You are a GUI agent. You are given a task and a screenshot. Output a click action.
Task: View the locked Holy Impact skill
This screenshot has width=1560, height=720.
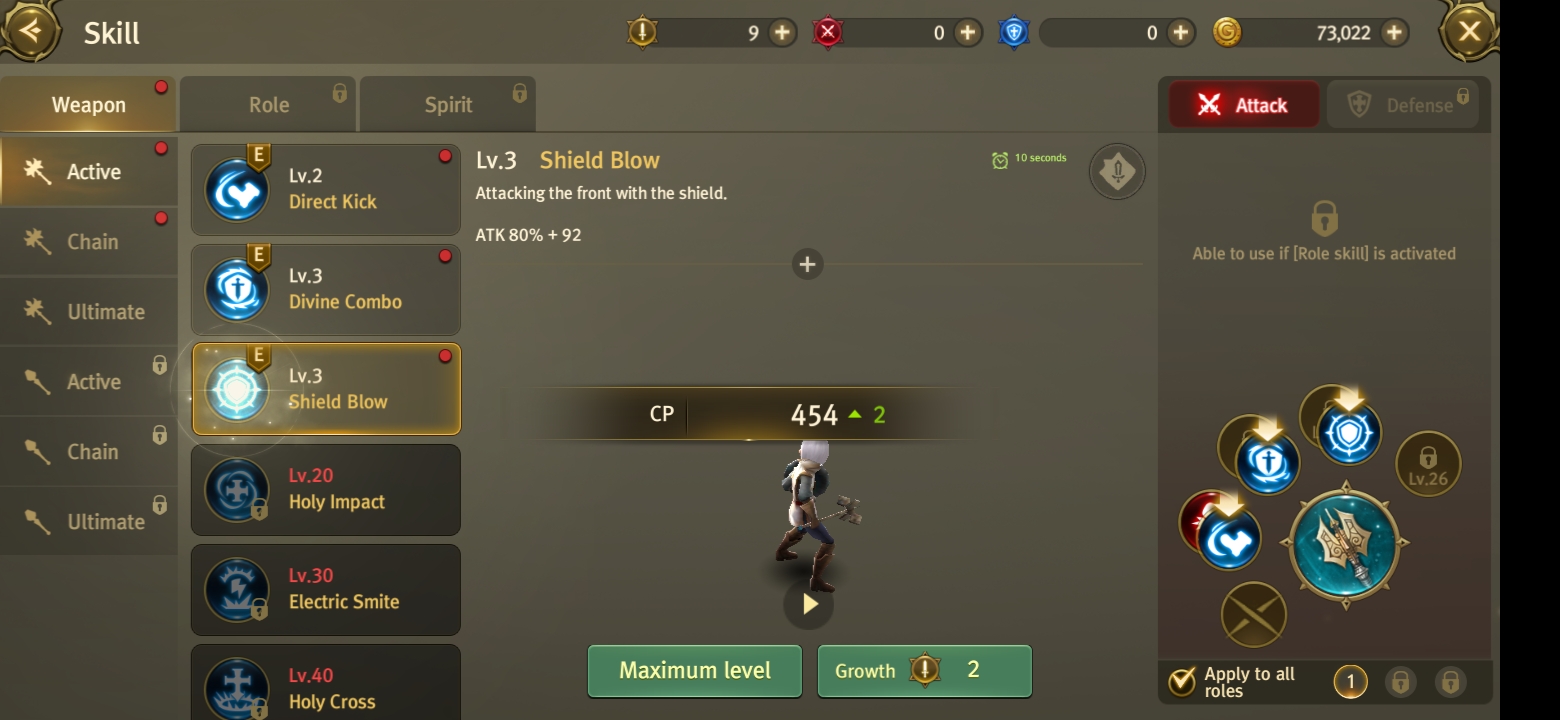click(x=326, y=490)
